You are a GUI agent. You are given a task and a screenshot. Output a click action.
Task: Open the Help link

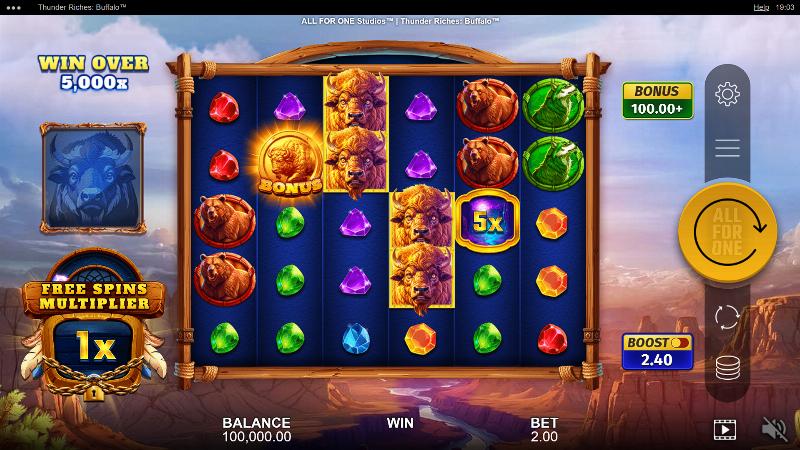pyautogui.click(x=759, y=6)
